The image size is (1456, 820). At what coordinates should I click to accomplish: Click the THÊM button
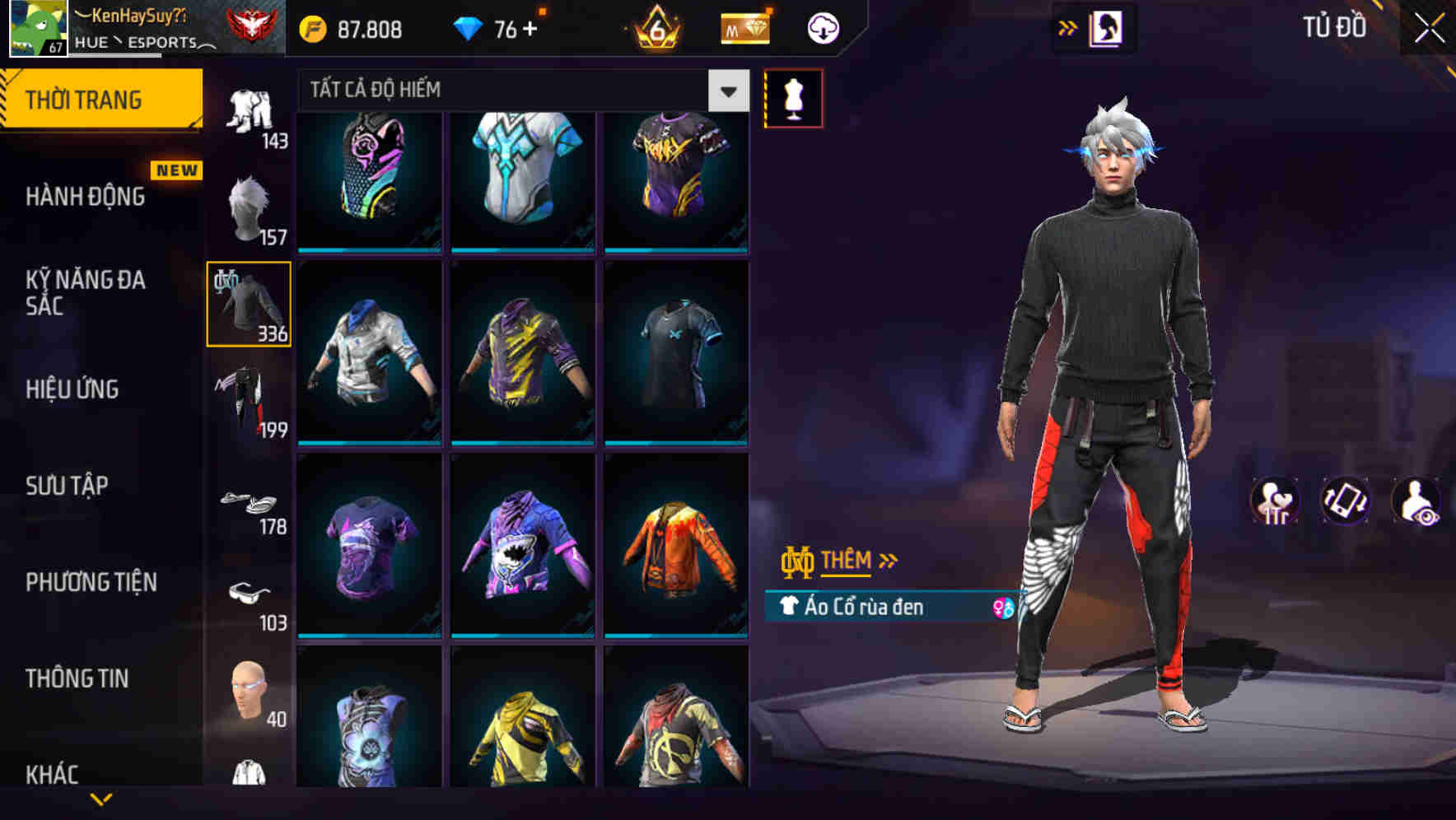(x=848, y=560)
